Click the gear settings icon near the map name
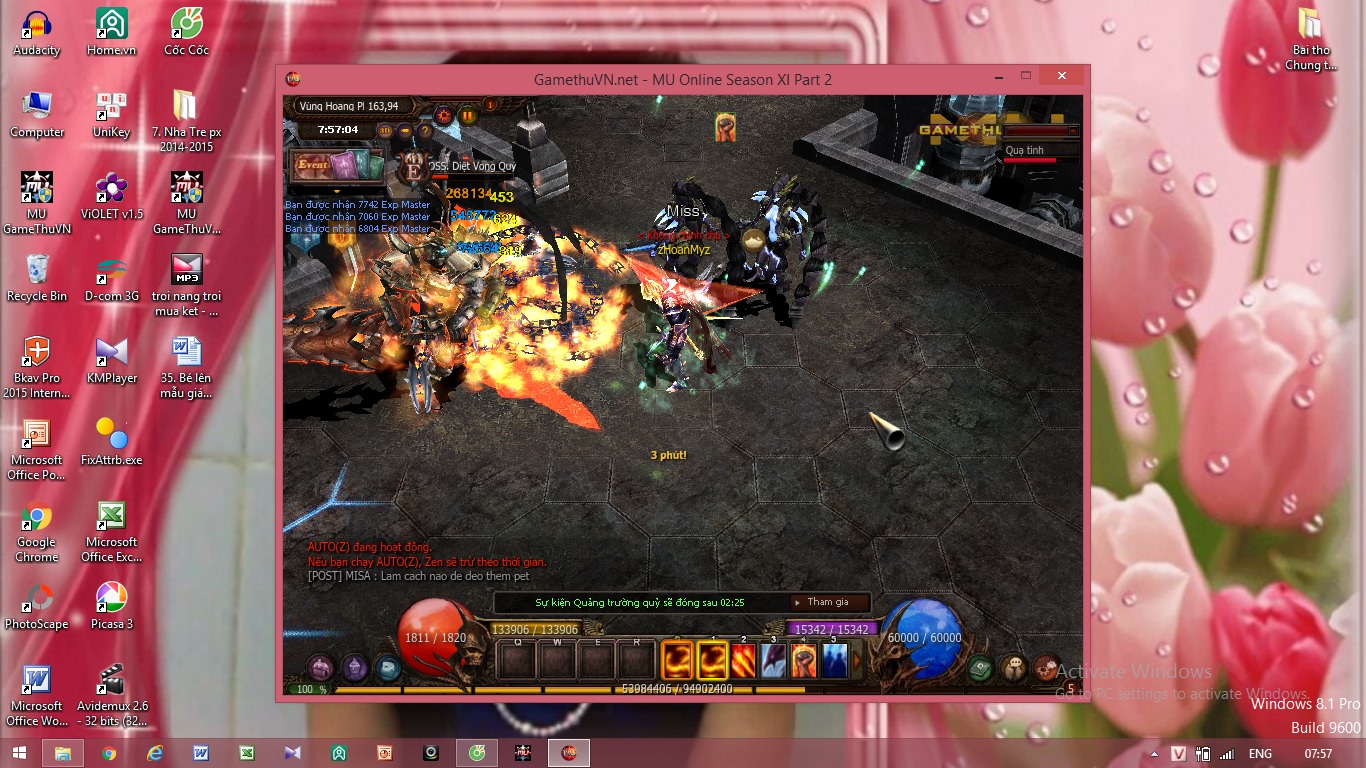This screenshot has width=1366, height=768. coord(444,114)
